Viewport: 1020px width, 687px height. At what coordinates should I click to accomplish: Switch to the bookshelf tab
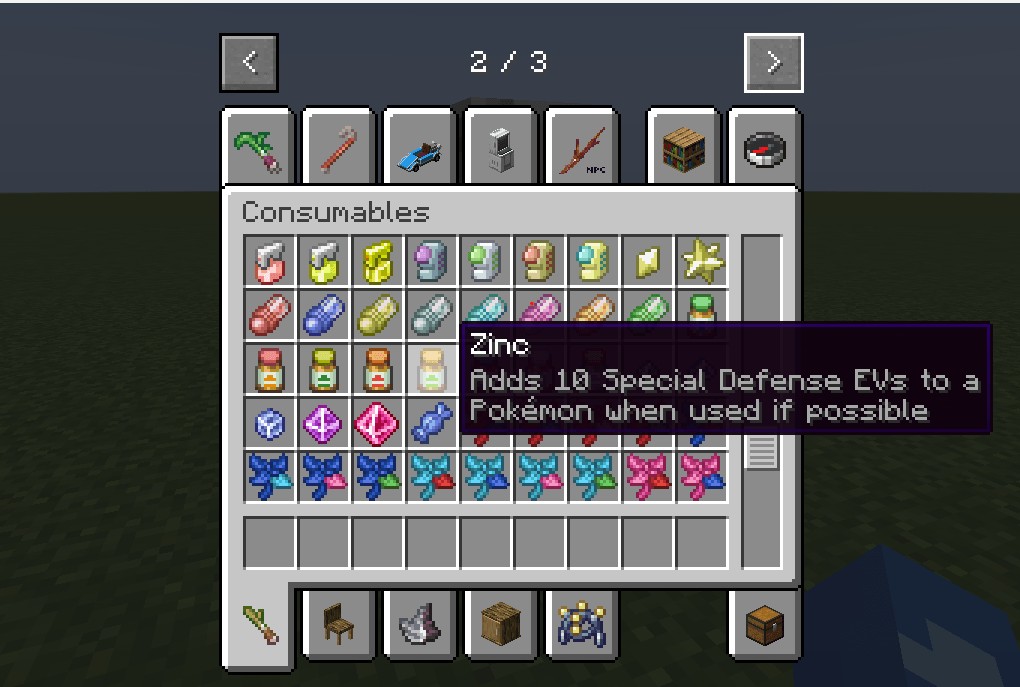click(684, 148)
